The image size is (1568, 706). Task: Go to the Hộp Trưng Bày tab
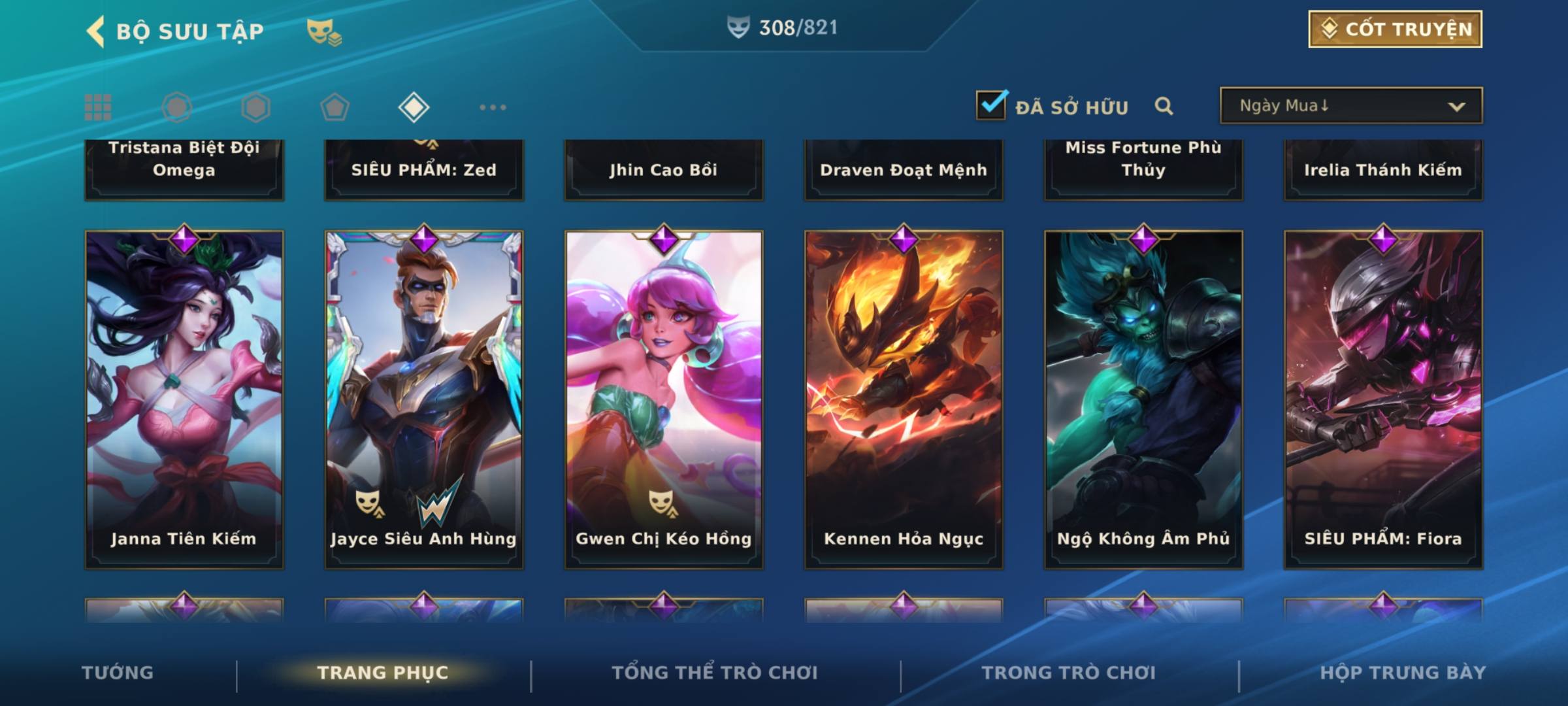coord(1403,673)
